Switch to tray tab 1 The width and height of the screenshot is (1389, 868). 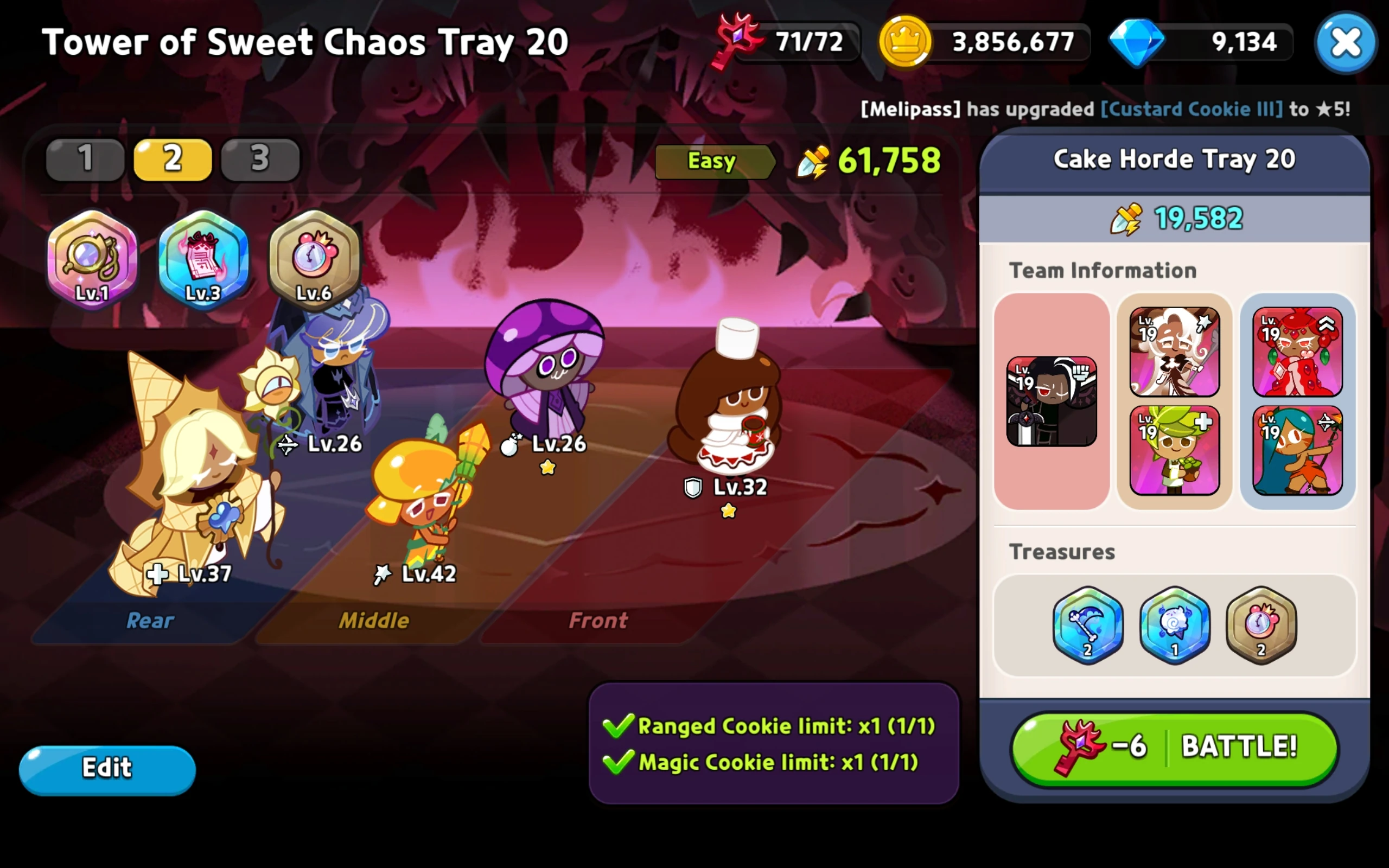pos(85,159)
